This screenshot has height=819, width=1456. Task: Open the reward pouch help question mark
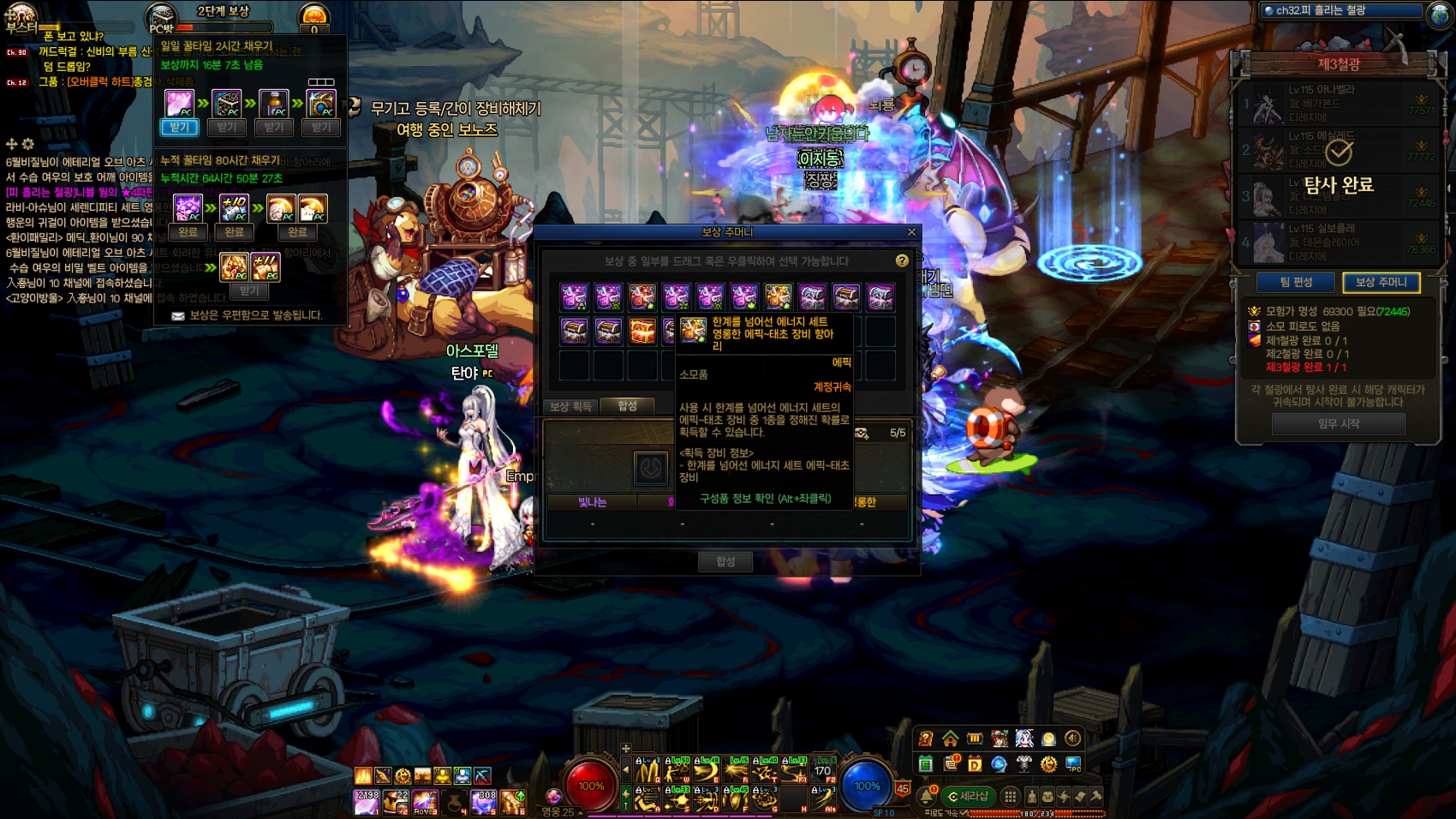[902, 260]
